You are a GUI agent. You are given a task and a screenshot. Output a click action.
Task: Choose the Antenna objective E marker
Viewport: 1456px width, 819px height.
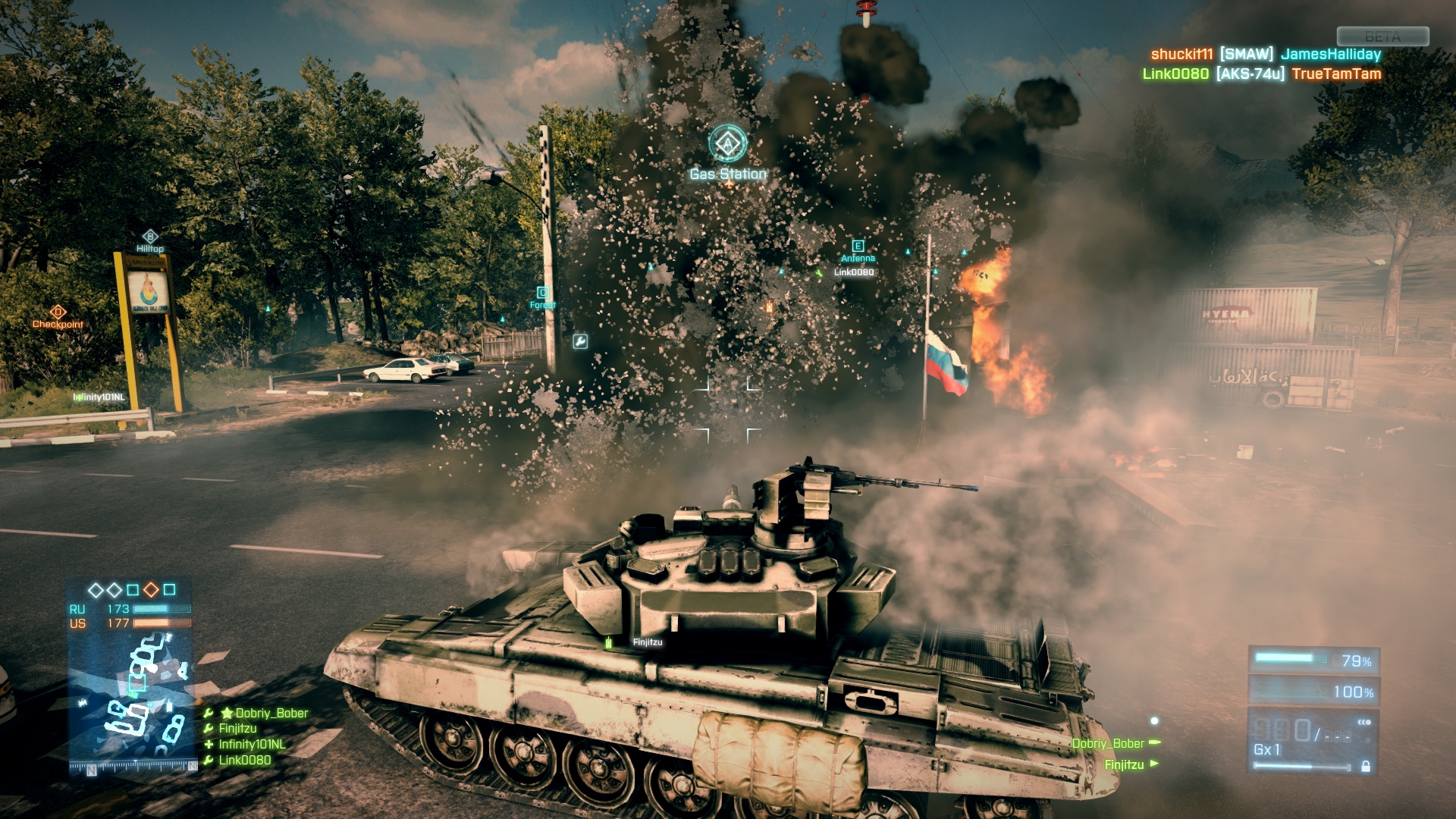[x=858, y=246]
